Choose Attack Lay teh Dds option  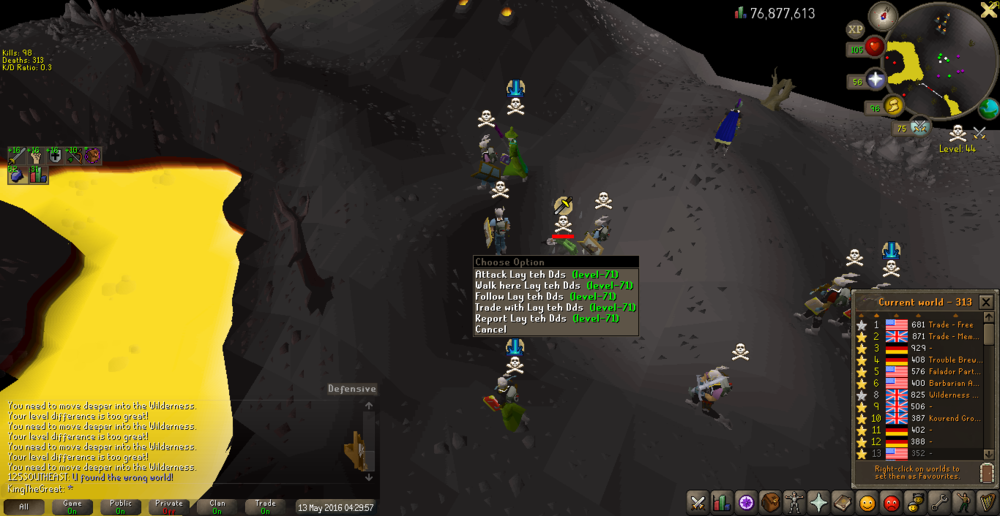point(546,275)
